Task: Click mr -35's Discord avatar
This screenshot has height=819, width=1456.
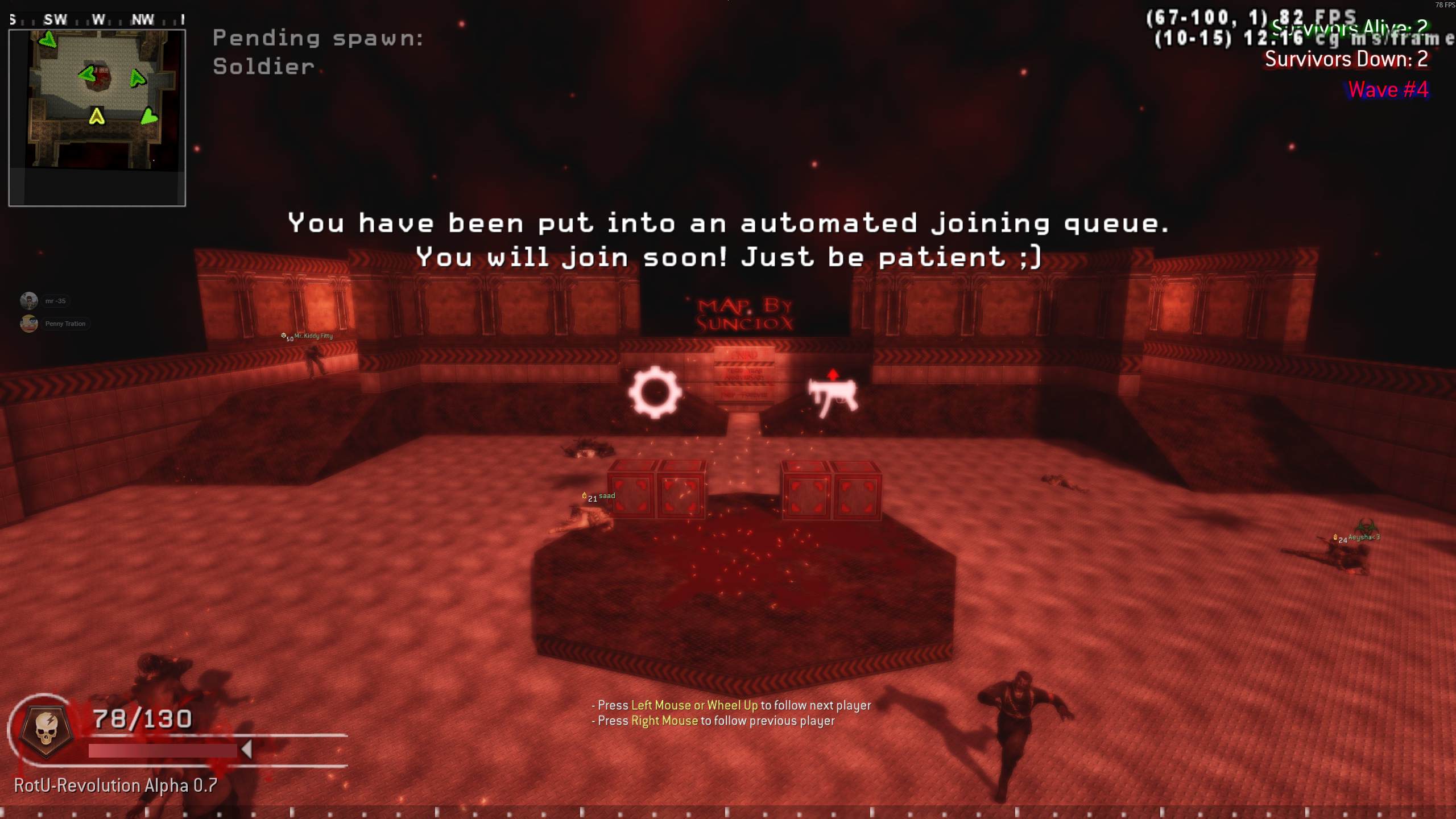Action: 29,300
